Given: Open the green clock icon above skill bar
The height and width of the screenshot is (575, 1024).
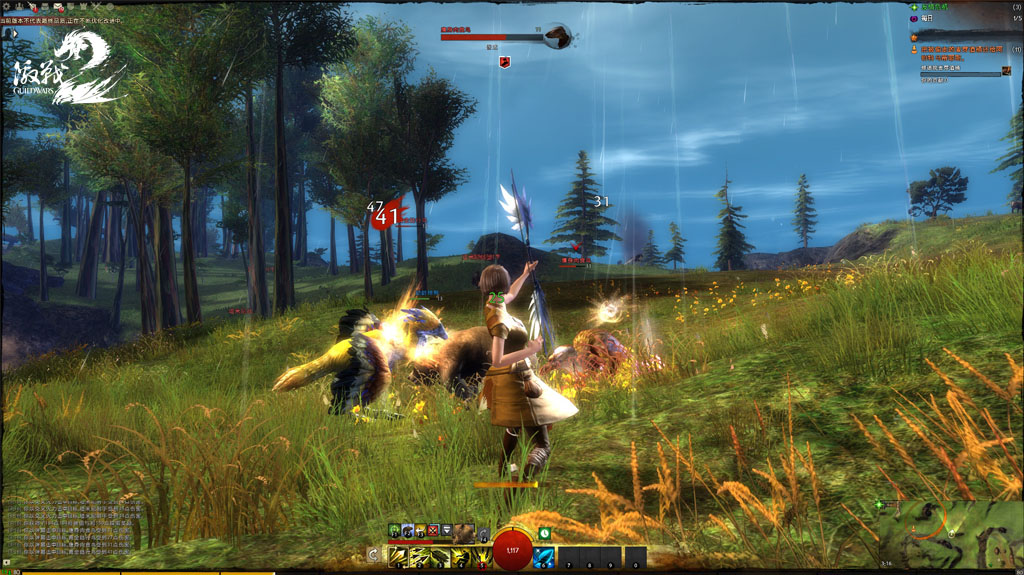Looking at the screenshot, I should click(544, 533).
